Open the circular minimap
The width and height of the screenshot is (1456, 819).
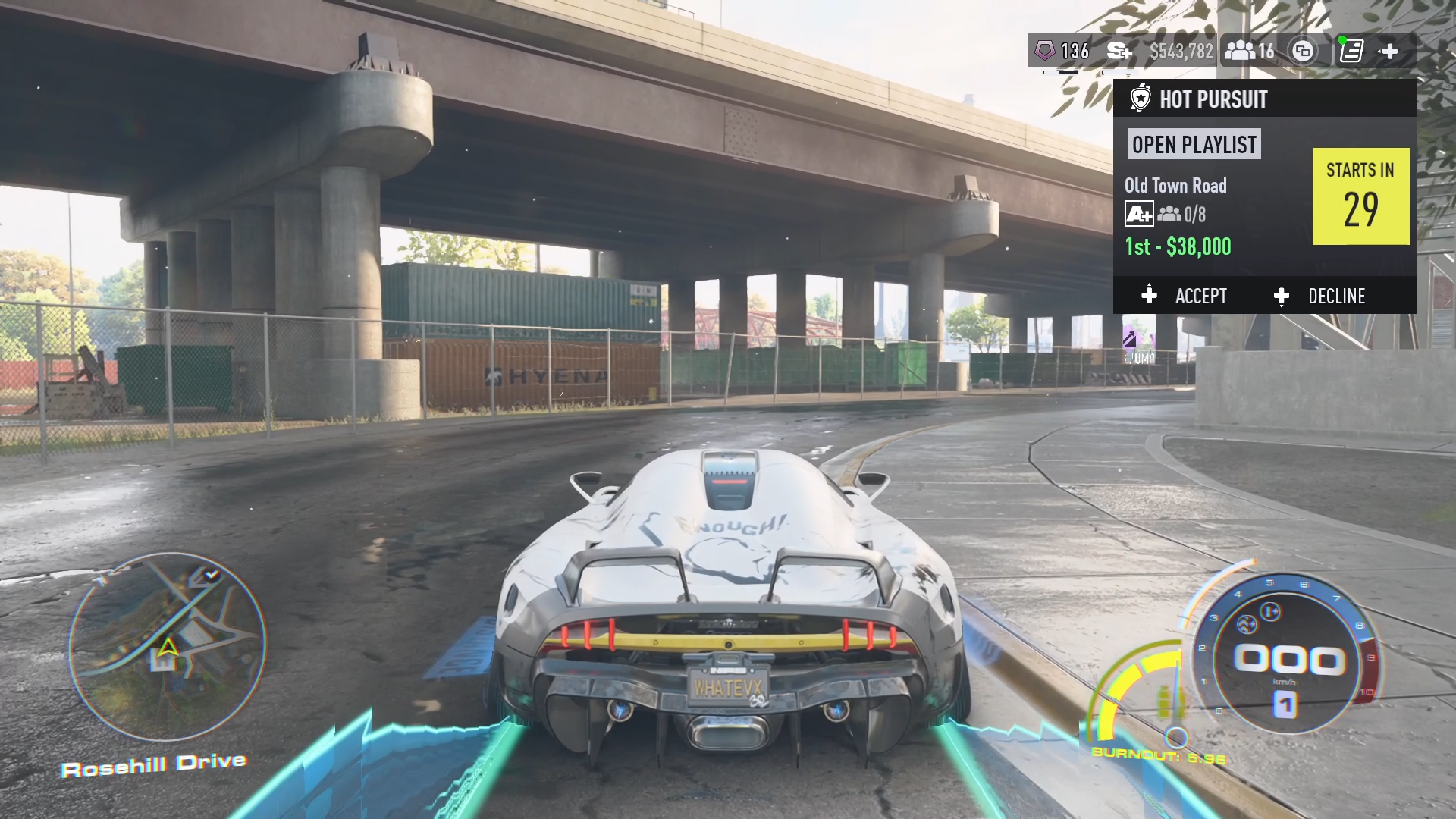tap(168, 647)
